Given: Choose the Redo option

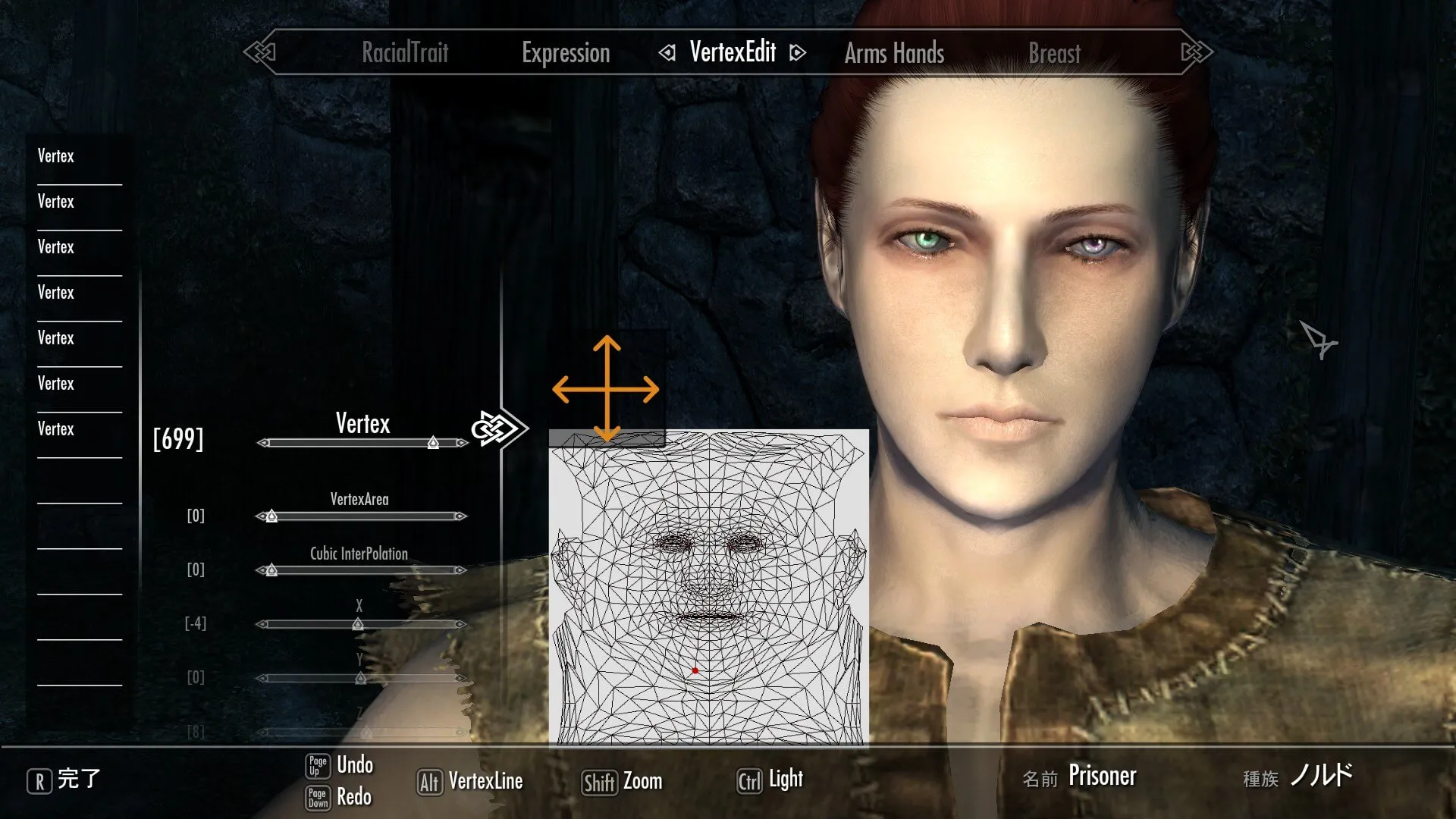Looking at the screenshot, I should pos(353,797).
